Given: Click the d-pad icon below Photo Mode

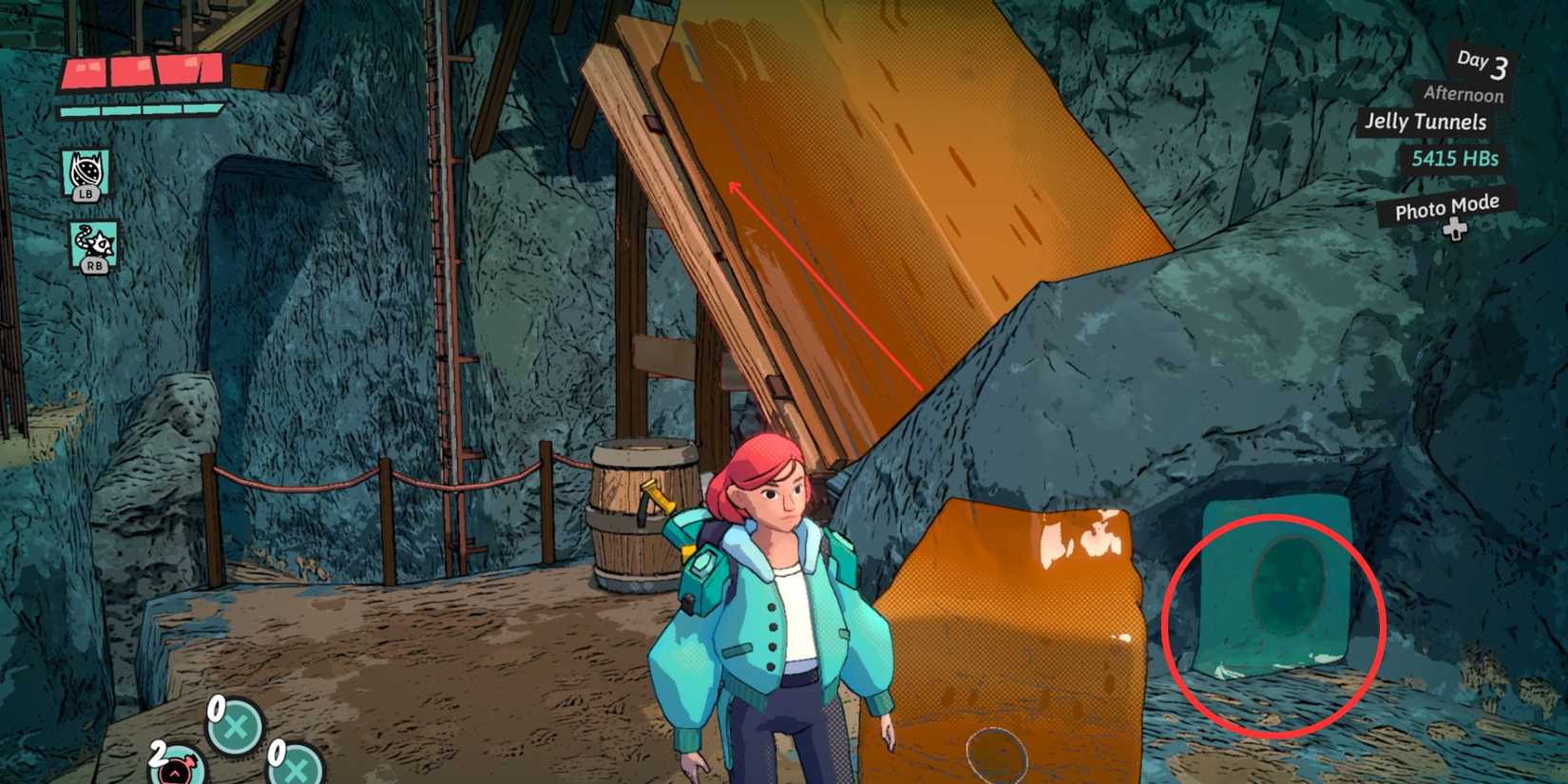Looking at the screenshot, I should pyautogui.click(x=1454, y=228).
